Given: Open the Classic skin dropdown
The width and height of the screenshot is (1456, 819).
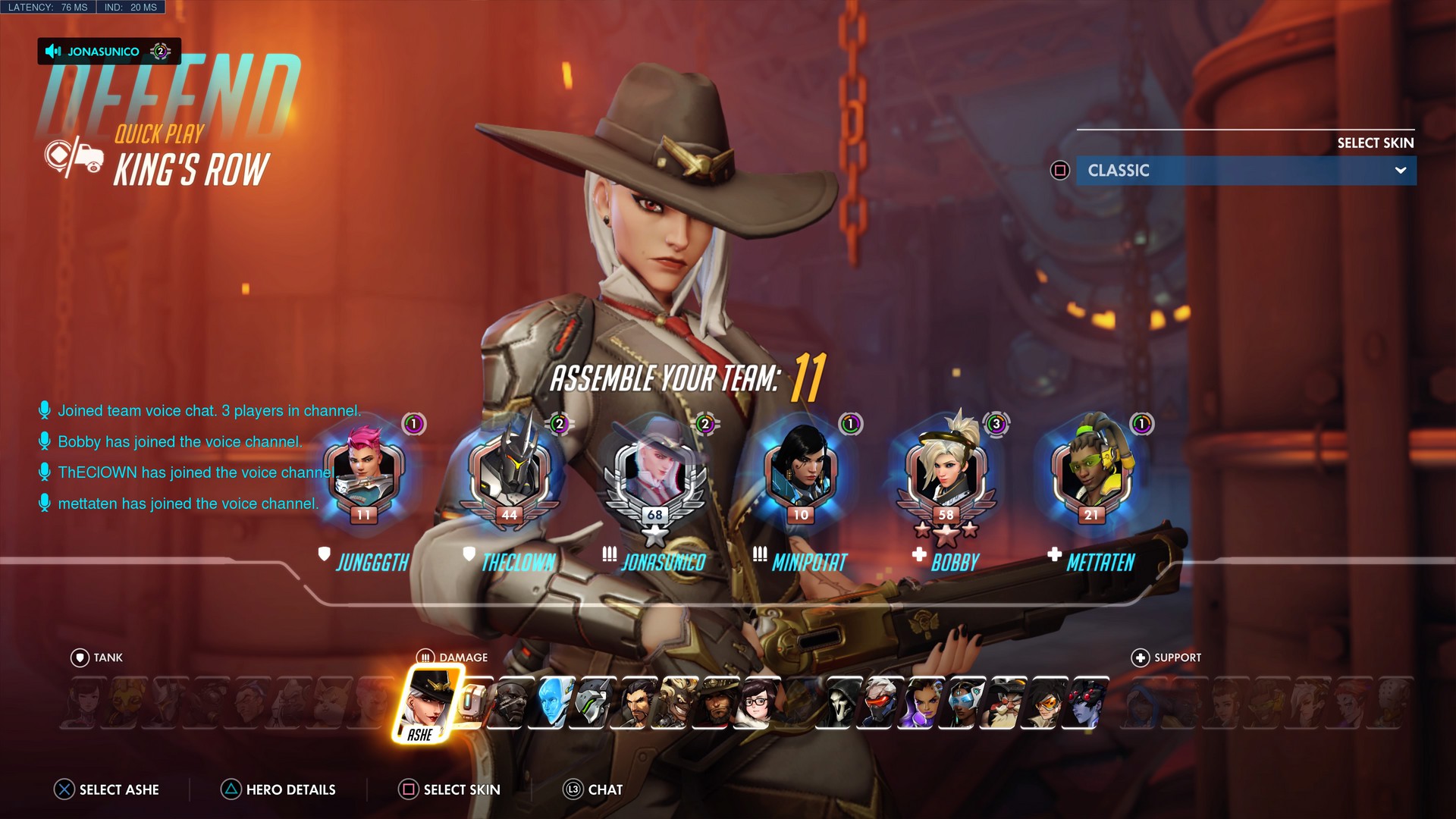Looking at the screenshot, I should click(1246, 171).
